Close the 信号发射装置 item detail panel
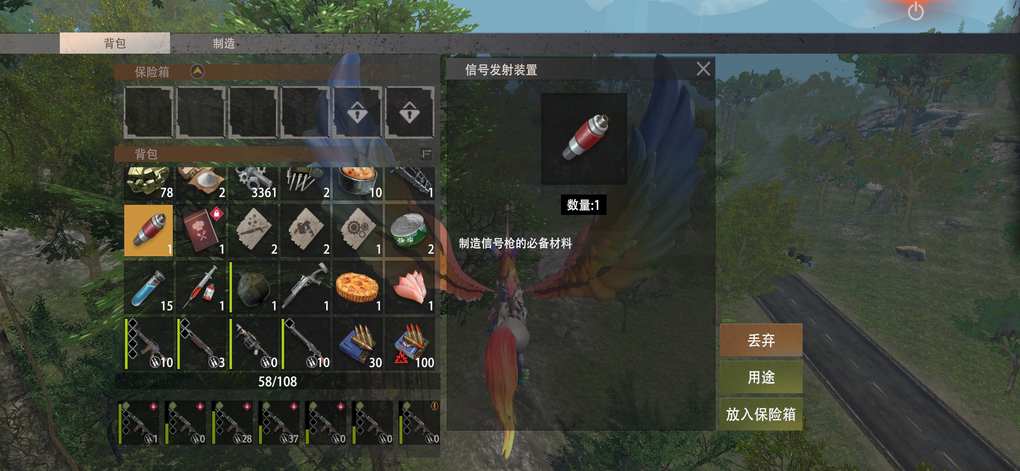This screenshot has width=1020, height=471. [x=704, y=69]
